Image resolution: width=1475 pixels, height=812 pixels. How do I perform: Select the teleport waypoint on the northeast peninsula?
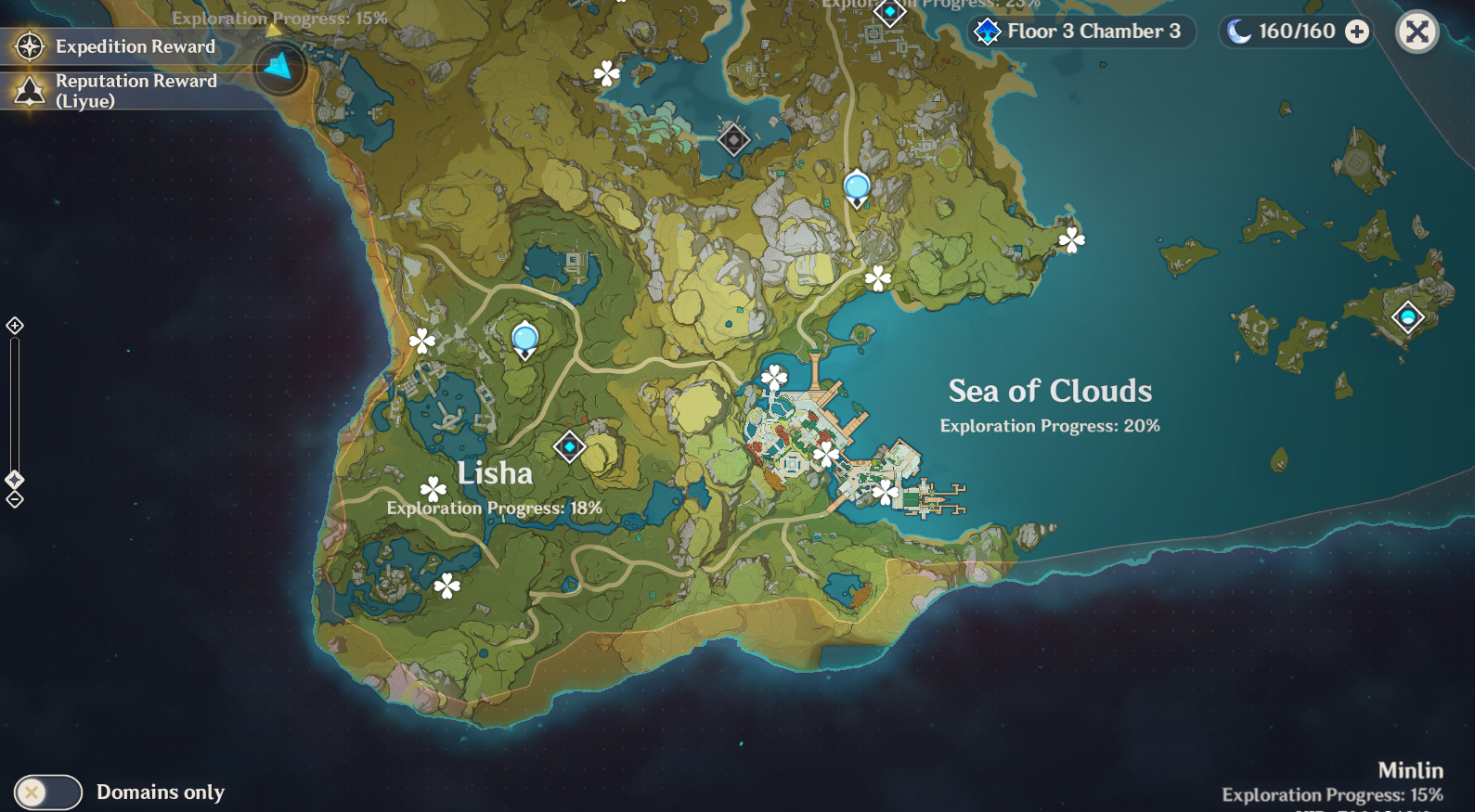point(1069,241)
